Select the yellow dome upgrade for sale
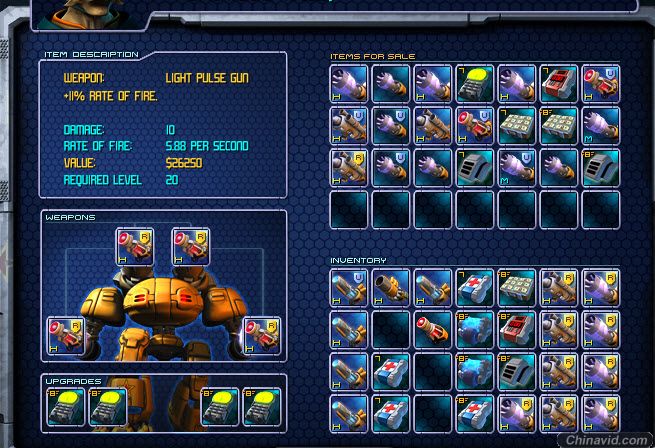 click(475, 83)
